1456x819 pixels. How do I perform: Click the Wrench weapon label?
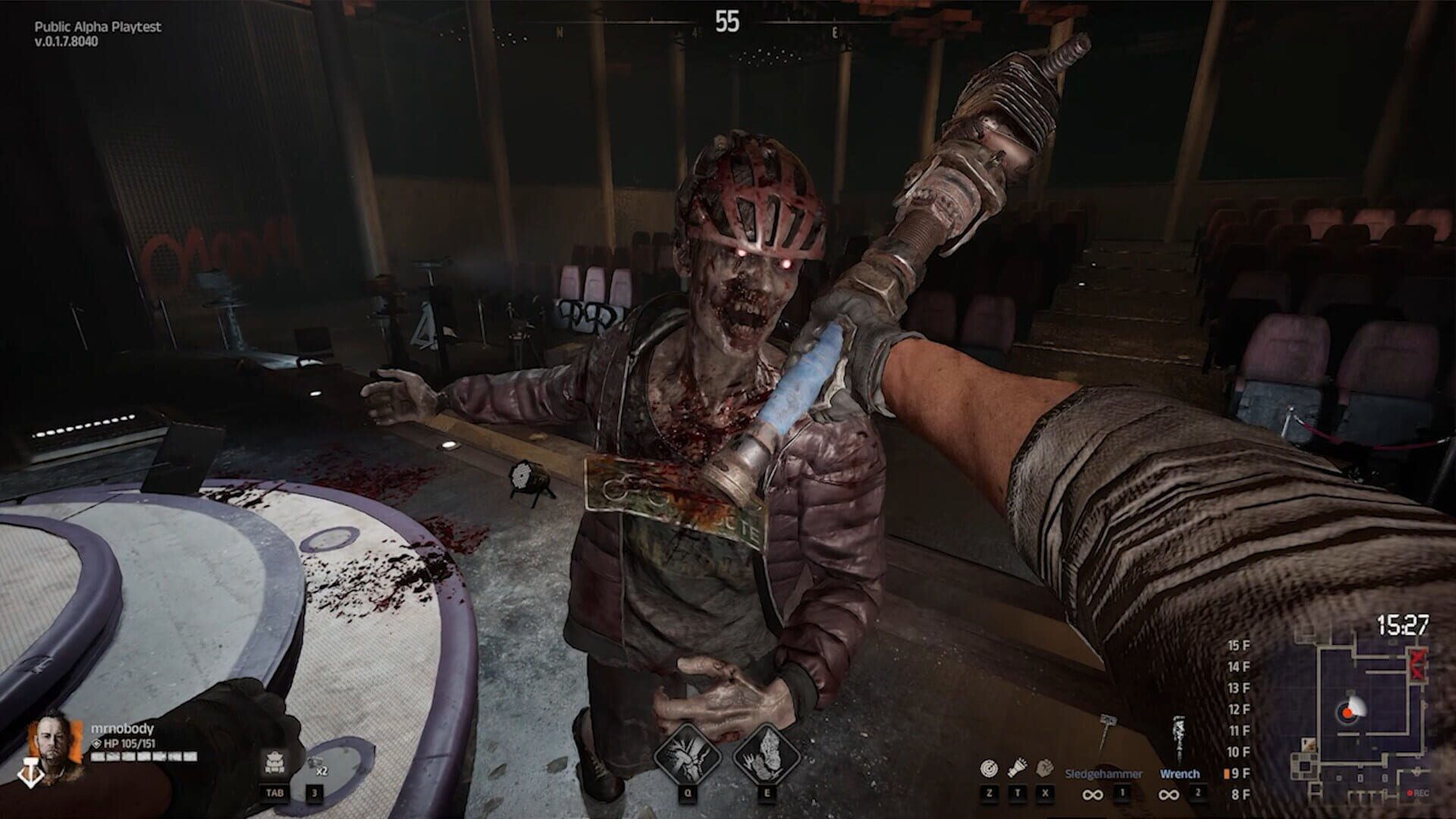pos(1180,773)
